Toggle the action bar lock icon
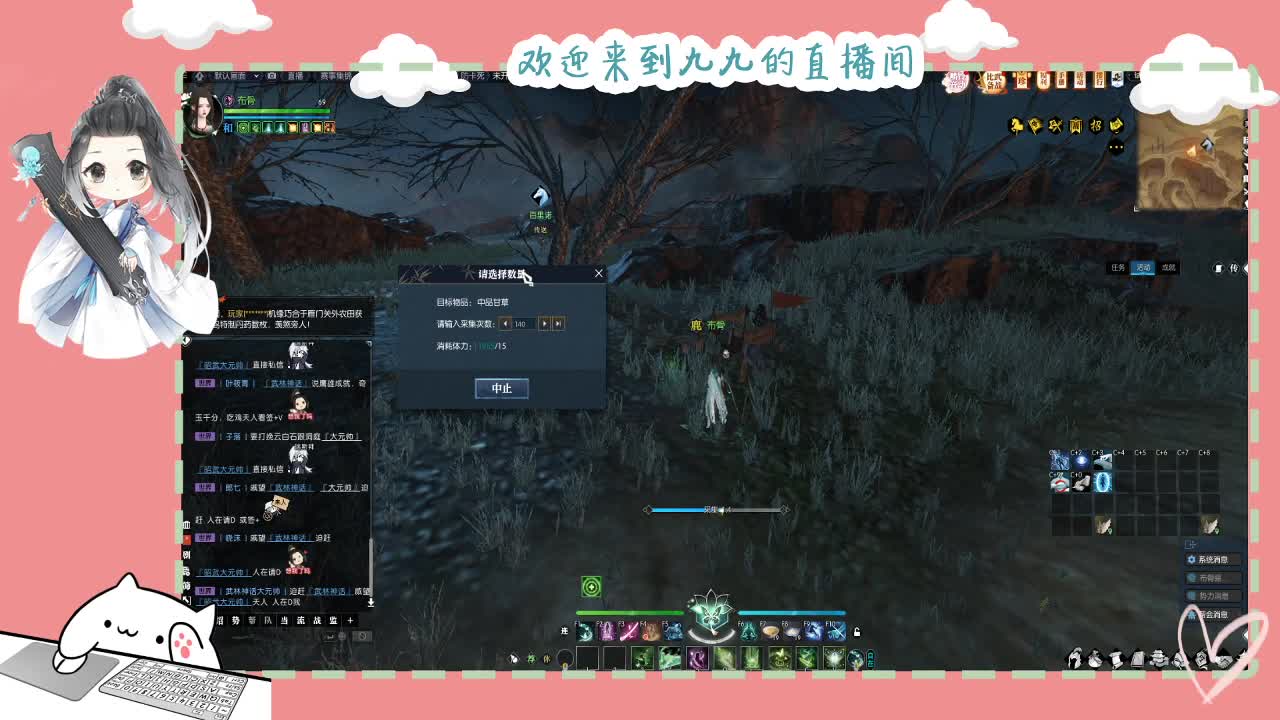 pos(858,632)
